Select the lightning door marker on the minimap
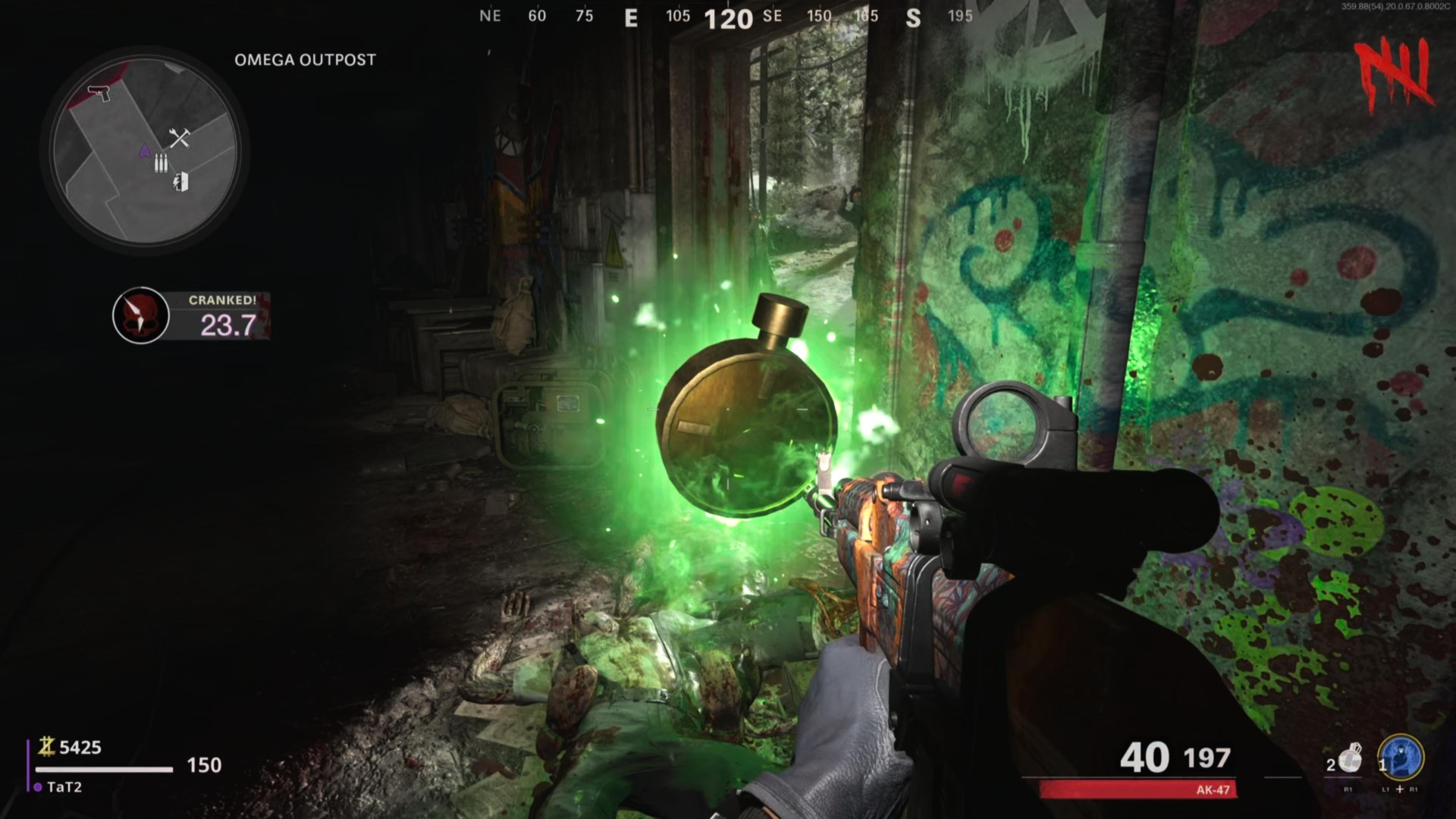 pos(180,182)
